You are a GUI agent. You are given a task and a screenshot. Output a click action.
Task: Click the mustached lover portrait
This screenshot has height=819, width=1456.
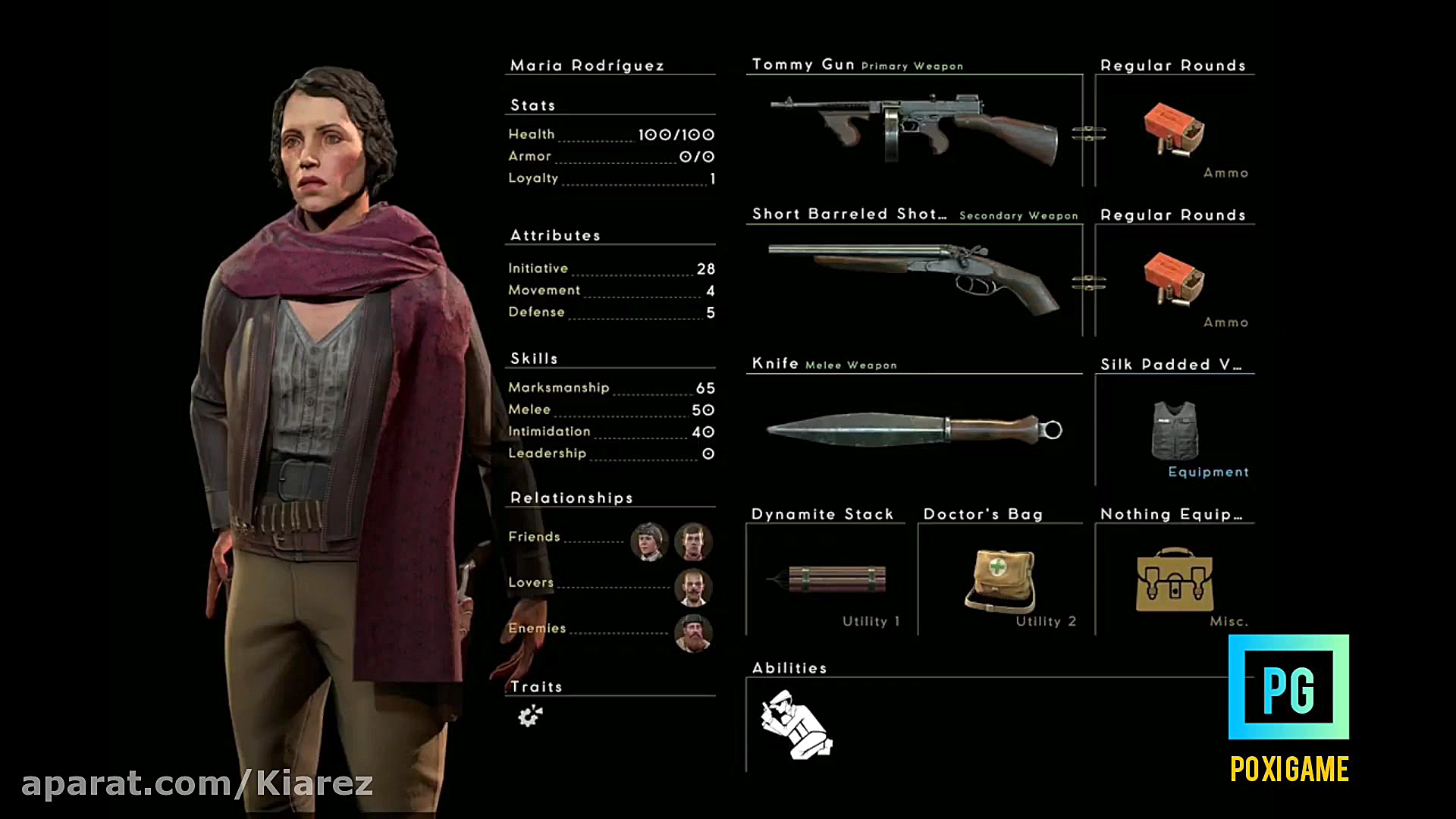click(692, 587)
